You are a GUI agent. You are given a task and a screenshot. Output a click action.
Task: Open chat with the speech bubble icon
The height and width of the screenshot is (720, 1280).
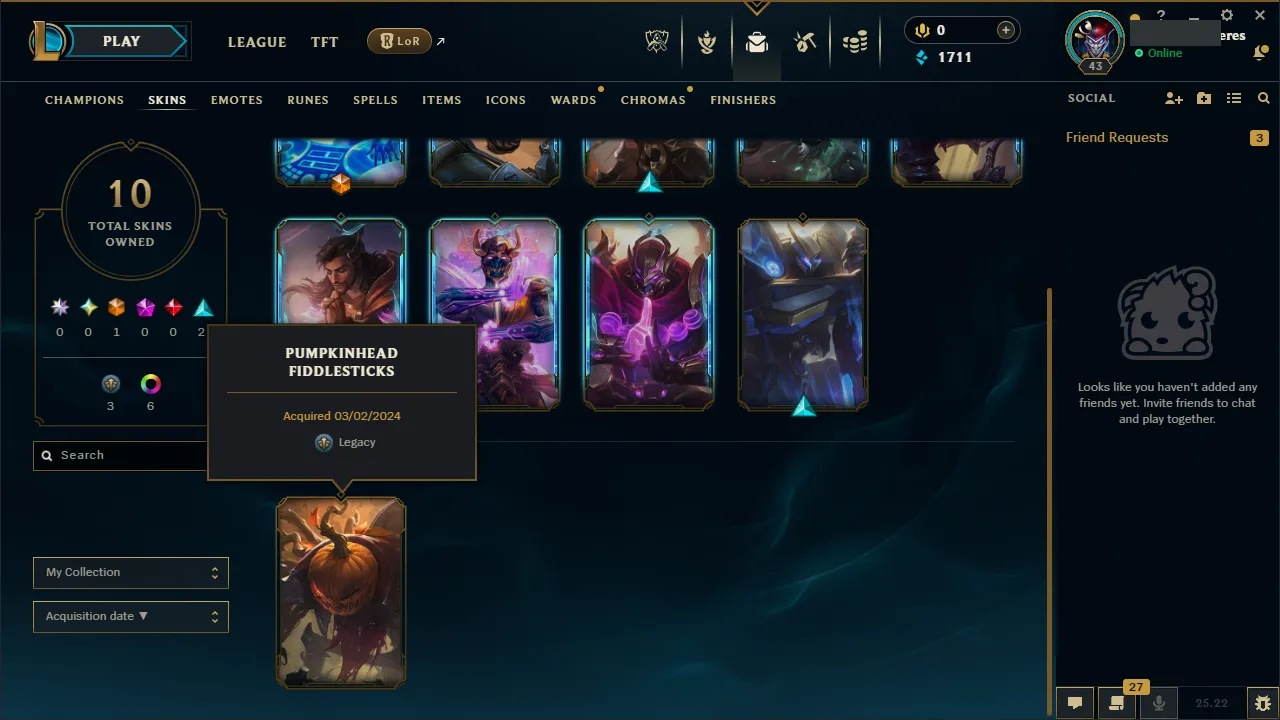click(1075, 703)
